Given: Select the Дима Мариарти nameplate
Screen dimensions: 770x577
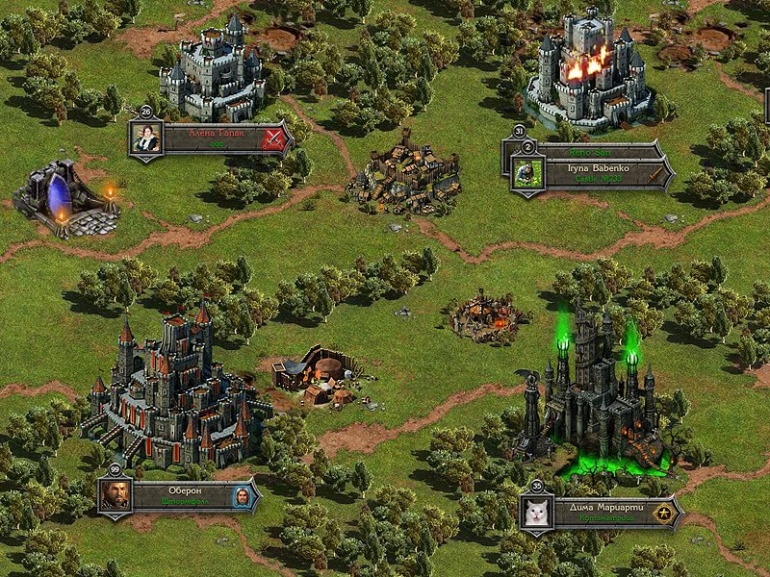Looking at the screenshot, I should pyautogui.click(x=598, y=512).
